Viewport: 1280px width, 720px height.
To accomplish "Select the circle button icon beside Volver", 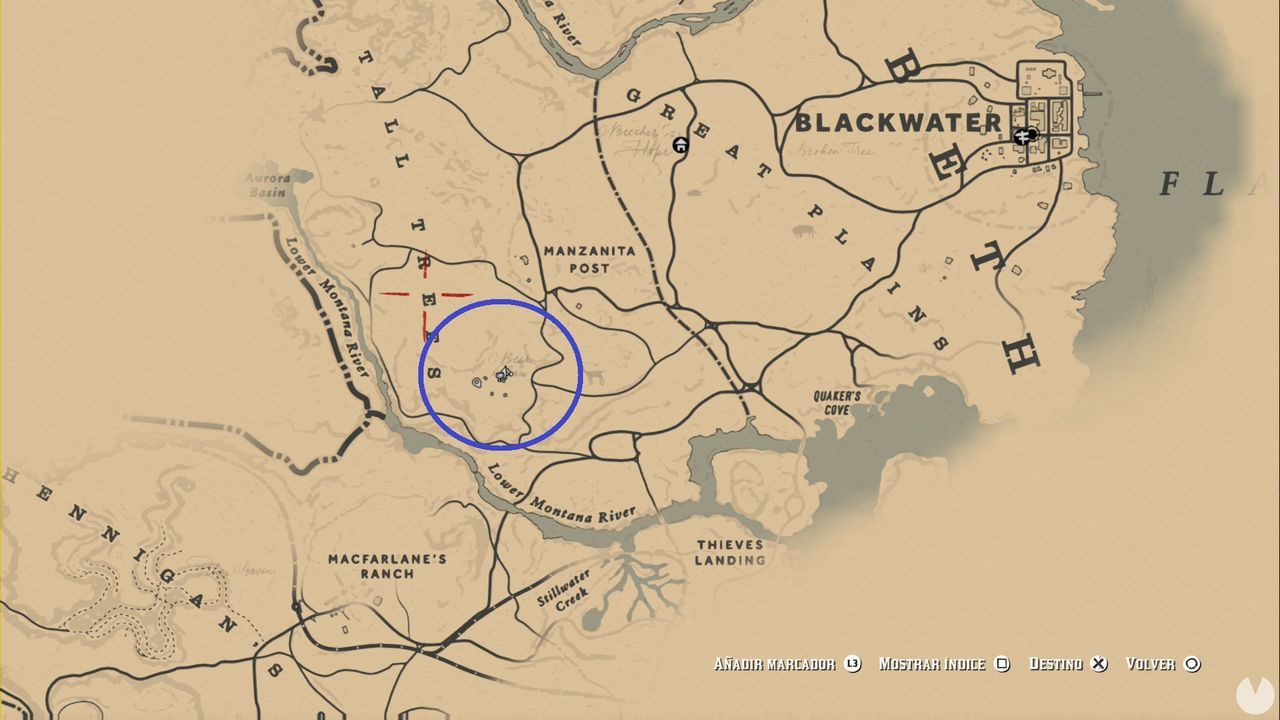I will pos(1191,664).
